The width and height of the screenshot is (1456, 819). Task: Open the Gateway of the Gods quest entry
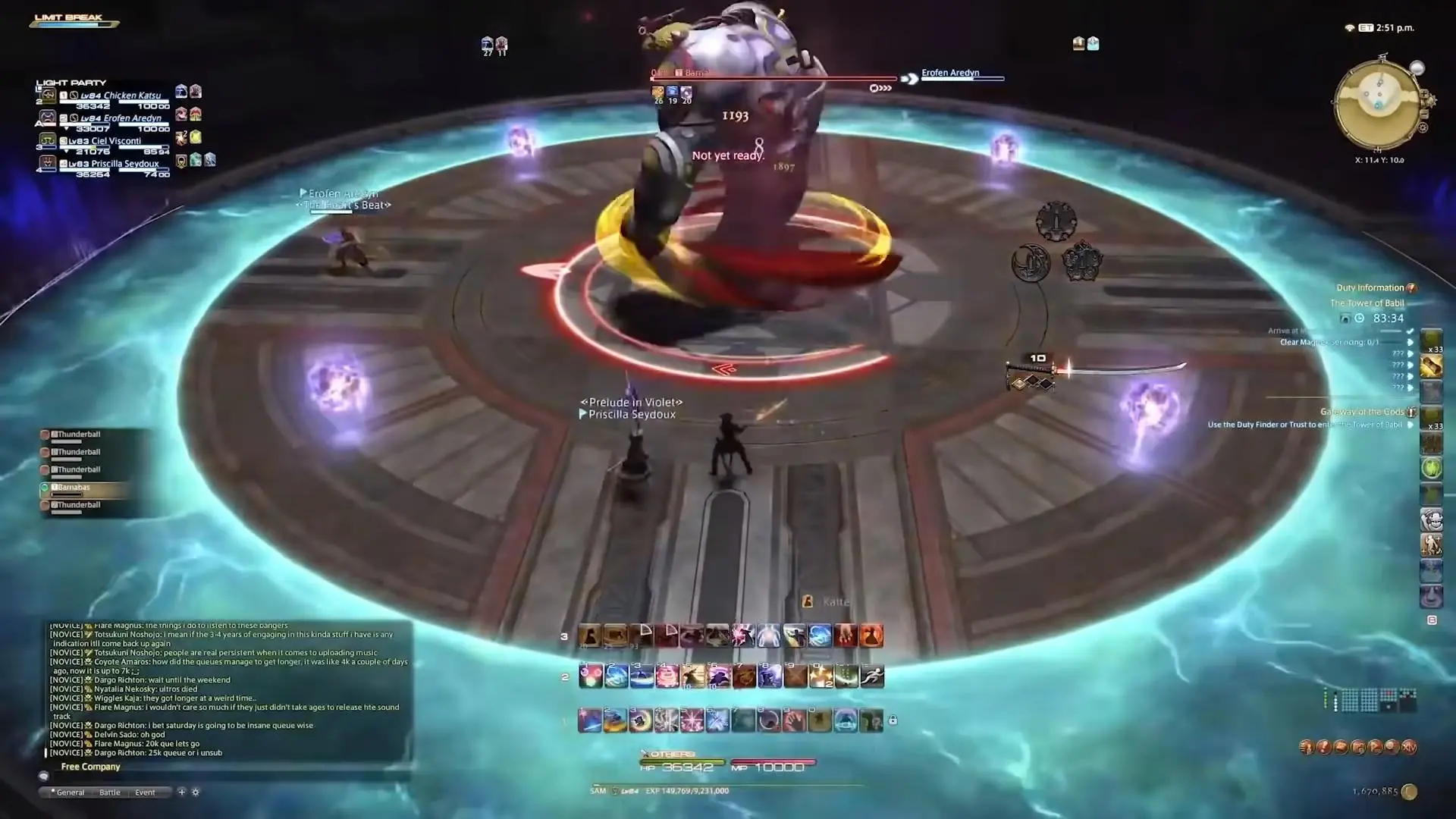(1362, 412)
